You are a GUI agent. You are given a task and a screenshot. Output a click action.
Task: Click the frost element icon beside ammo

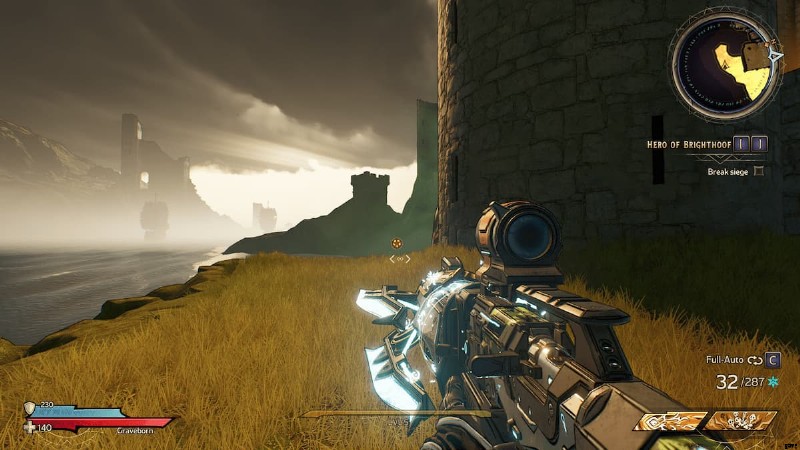point(773,382)
